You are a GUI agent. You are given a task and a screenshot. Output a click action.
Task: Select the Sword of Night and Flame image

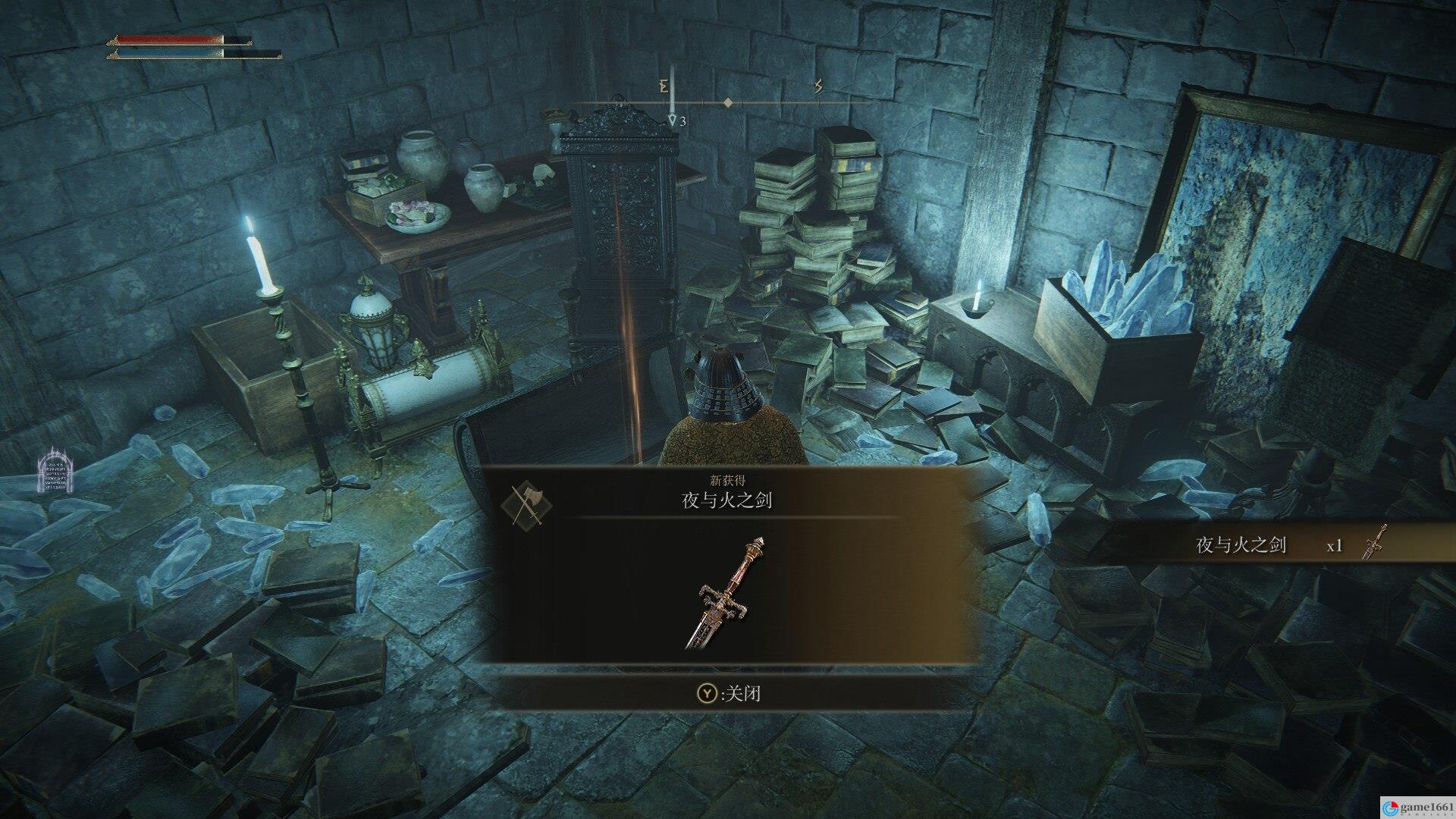(x=725, y=593)
